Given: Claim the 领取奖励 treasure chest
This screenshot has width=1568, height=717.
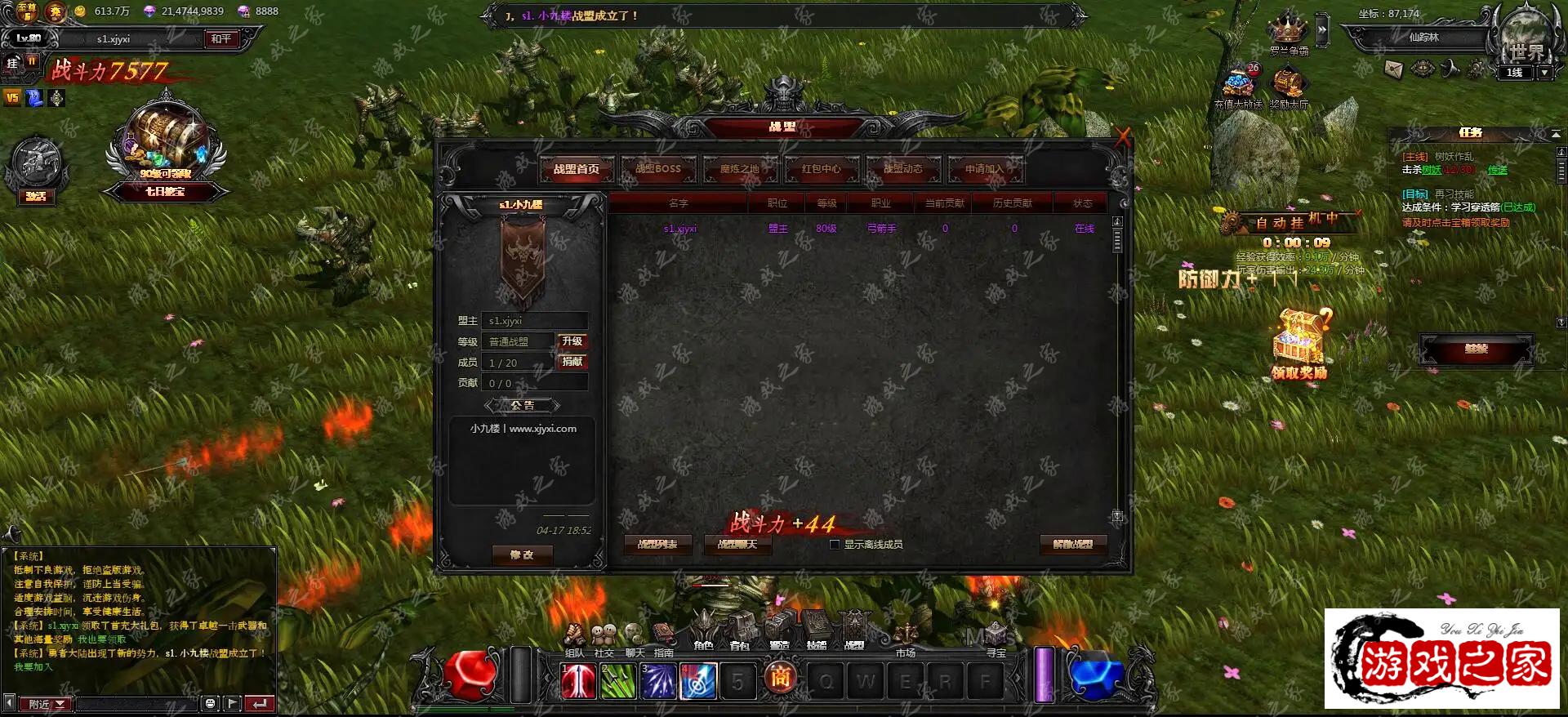Looking at the screenshot, I should click(x=1299, y=341).
